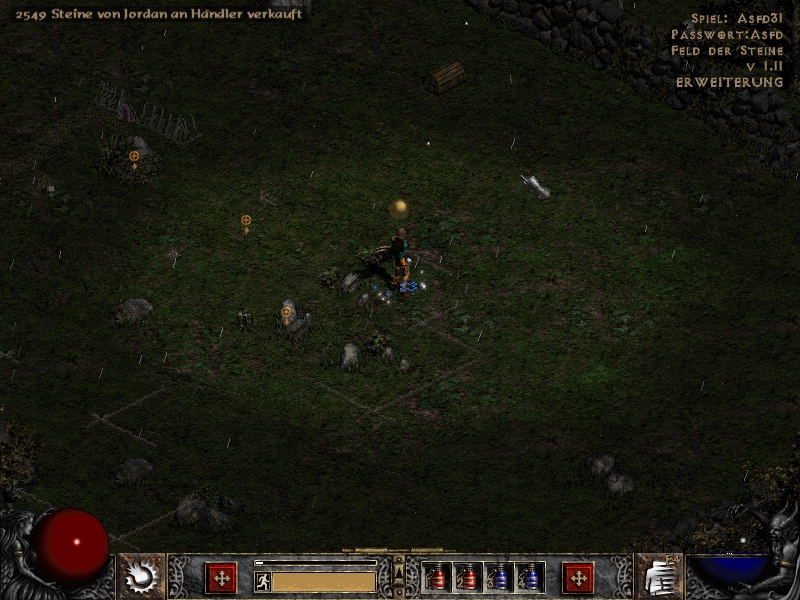800x600 pixels.
Task: Toggle the run/walk running figure icon
Action: [263, 581]
